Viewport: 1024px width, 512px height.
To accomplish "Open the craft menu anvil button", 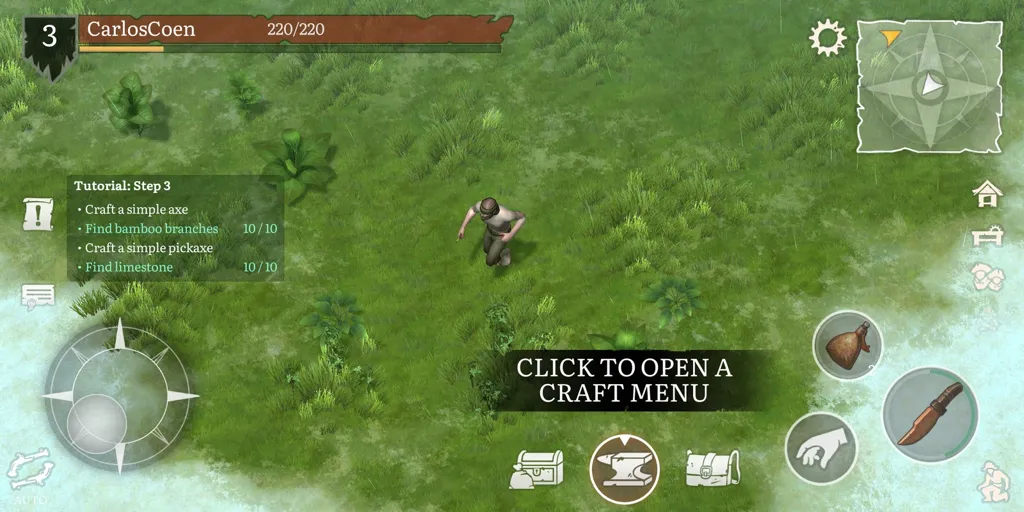I will click(x=624, y=469).
